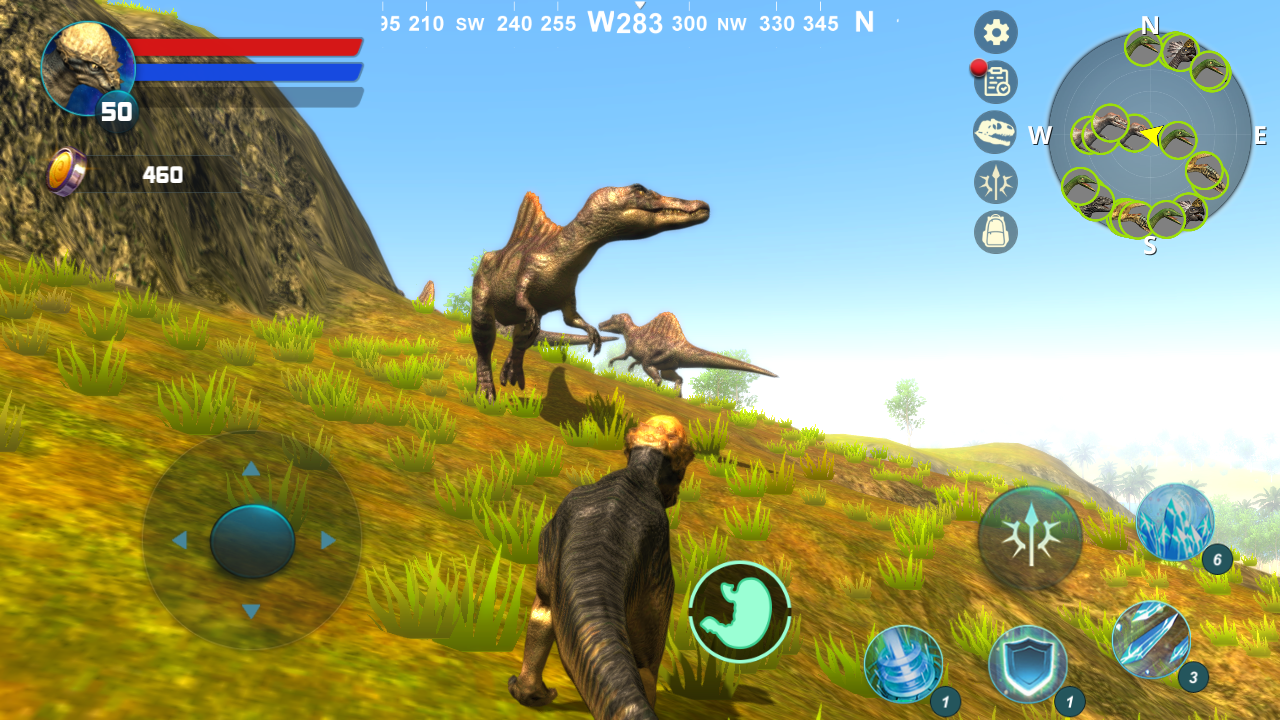Select the spike attack sidebar icon
Image resolution: width=1280 pixels, height=720 pixels.
click(995, 182)
